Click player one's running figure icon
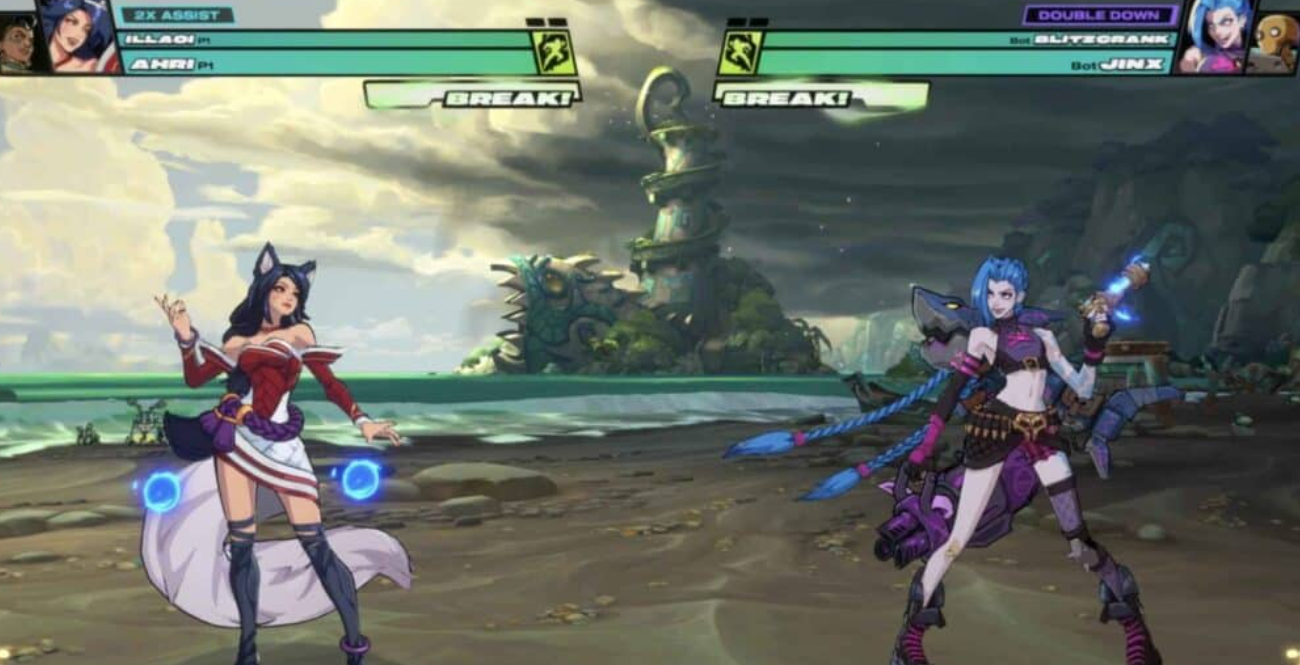This screenshot has height=665, width=1300. pos(554,52)
